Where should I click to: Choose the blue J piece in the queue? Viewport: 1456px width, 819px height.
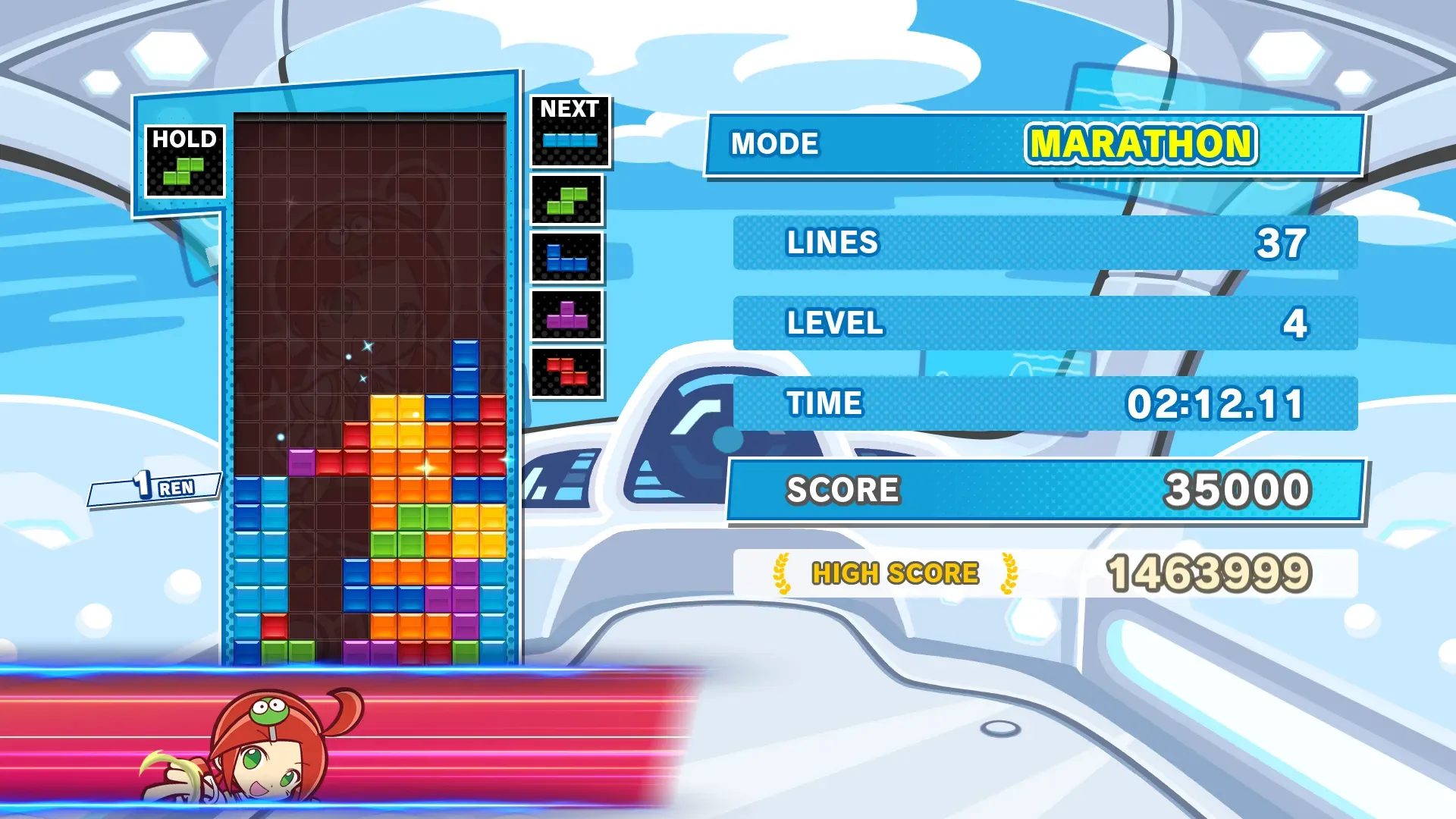click(x=566, y=259)
